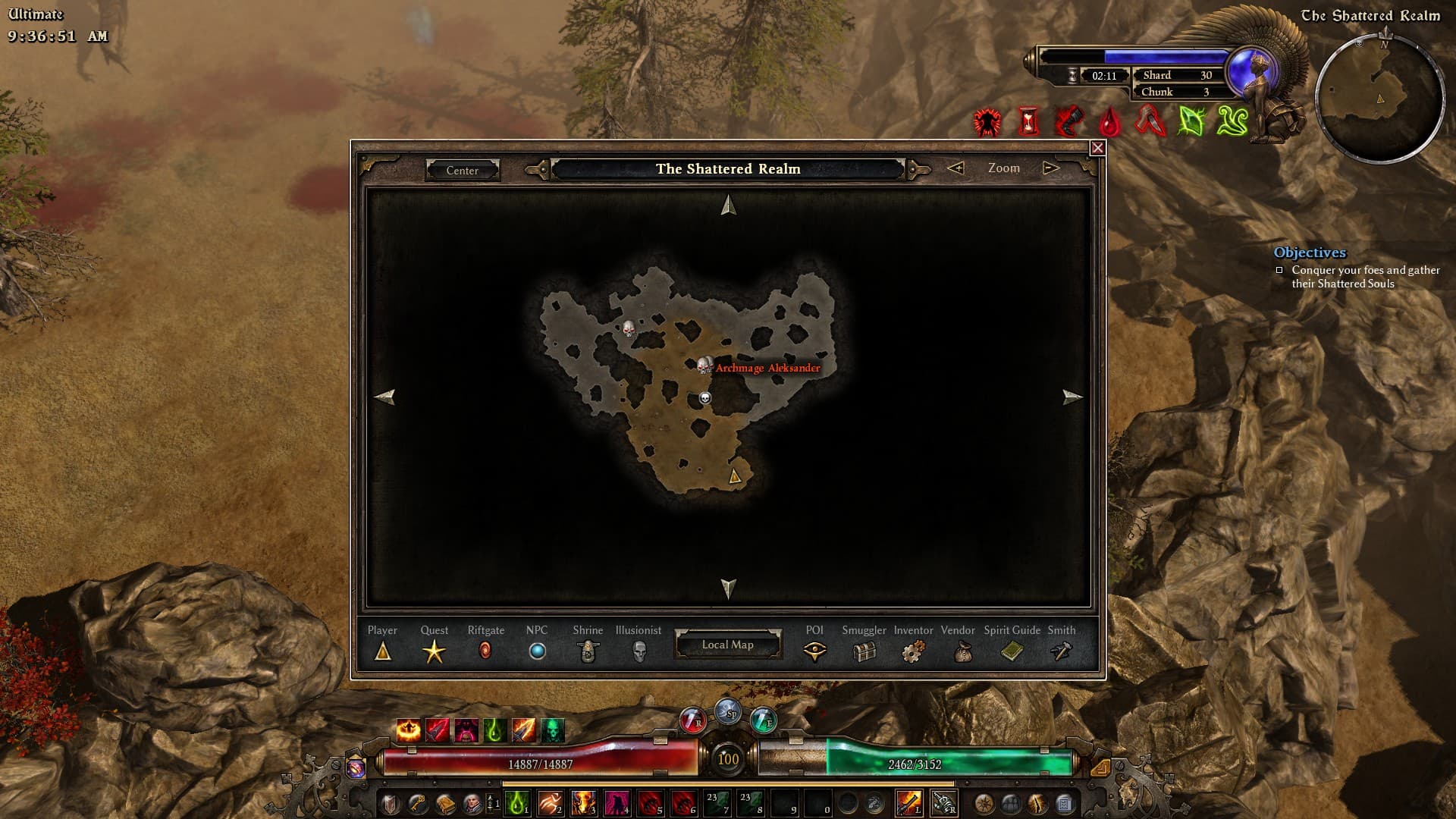Close the Shattered Realm map window
1456x819 pixels.
point(1097,148)
